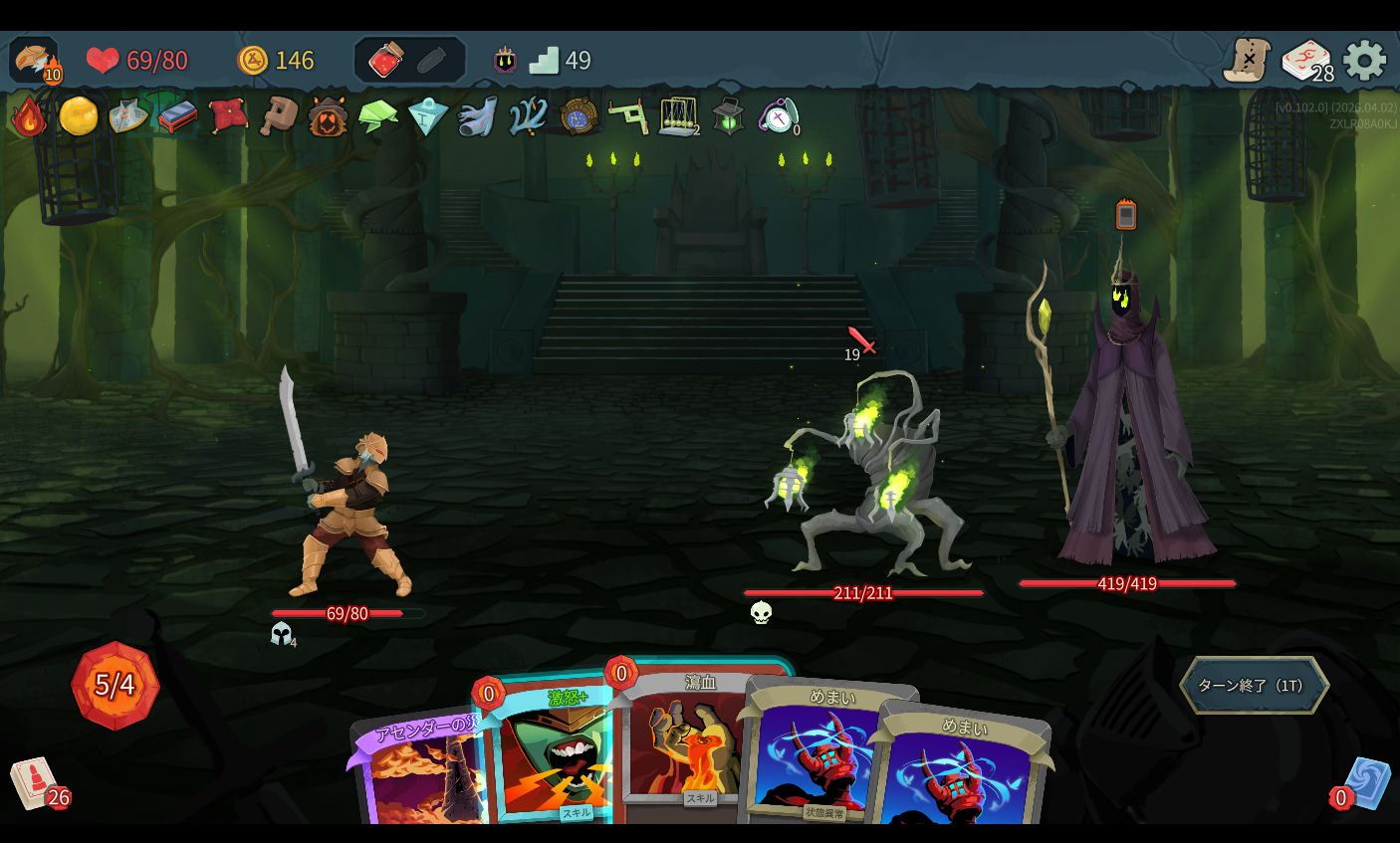Inspect the golden egg relic
The width and height of the screenshot is (1400, 843).
tap(78, 116)
